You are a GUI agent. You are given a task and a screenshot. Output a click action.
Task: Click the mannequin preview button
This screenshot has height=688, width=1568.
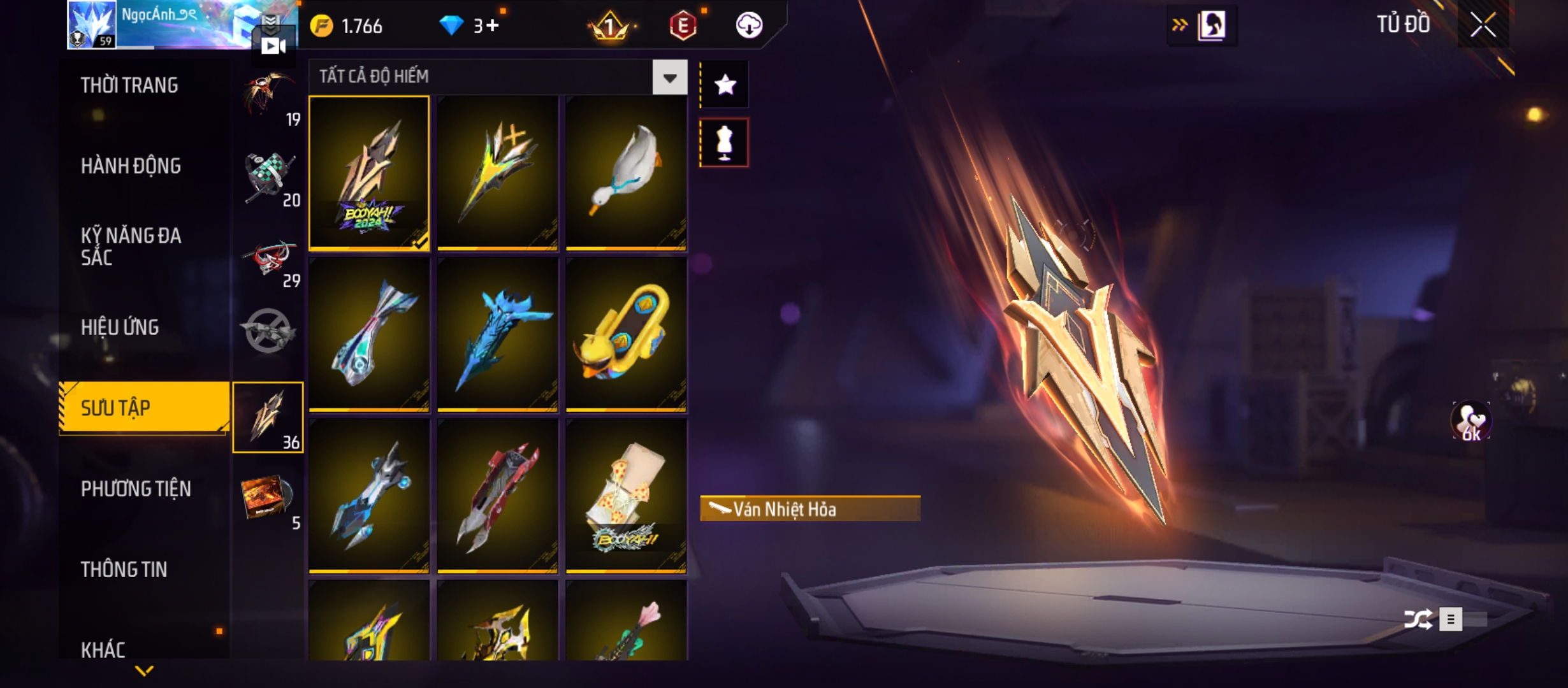[x=725, y=143]
